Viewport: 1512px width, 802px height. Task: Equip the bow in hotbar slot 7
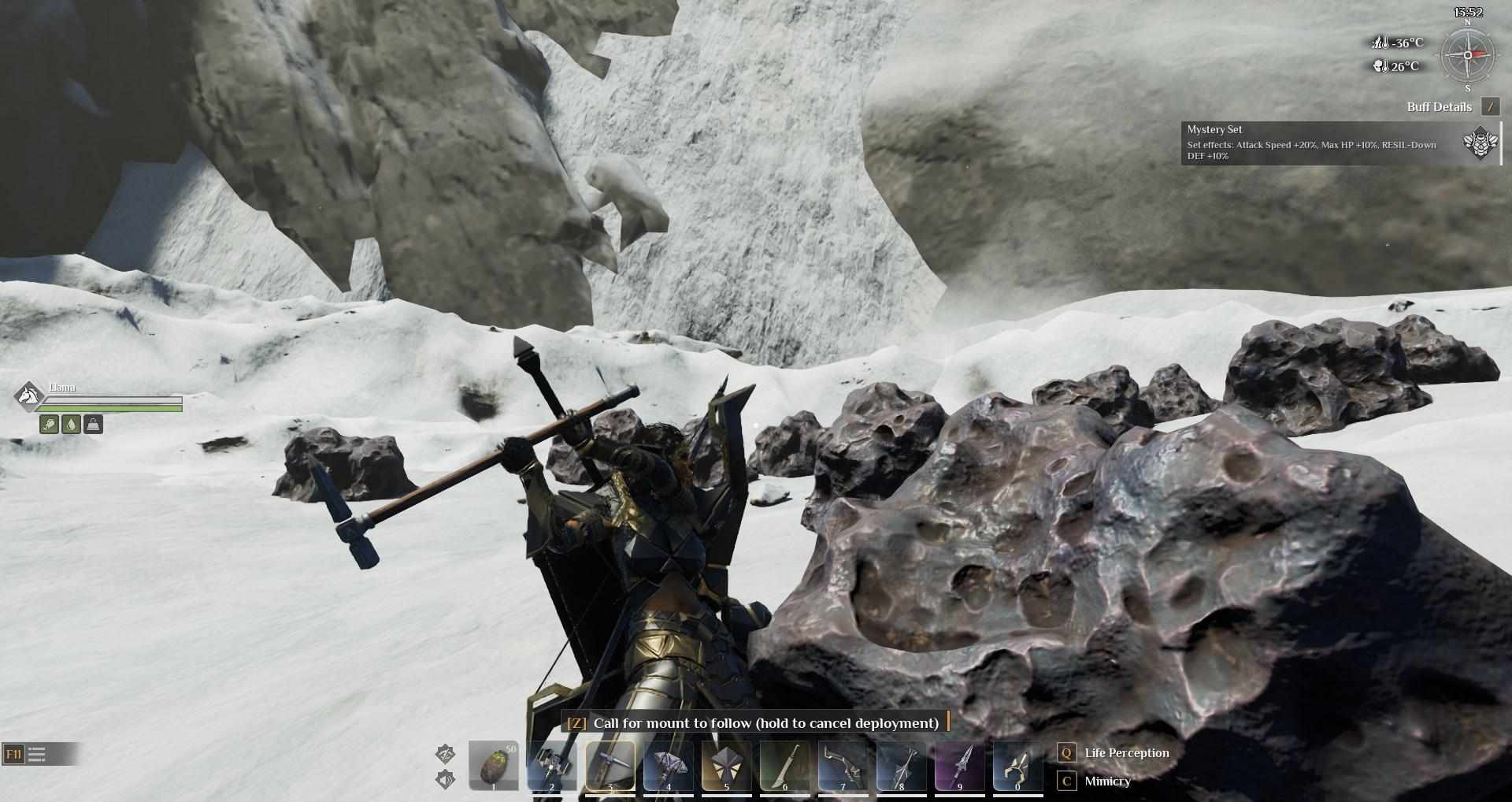843,765
